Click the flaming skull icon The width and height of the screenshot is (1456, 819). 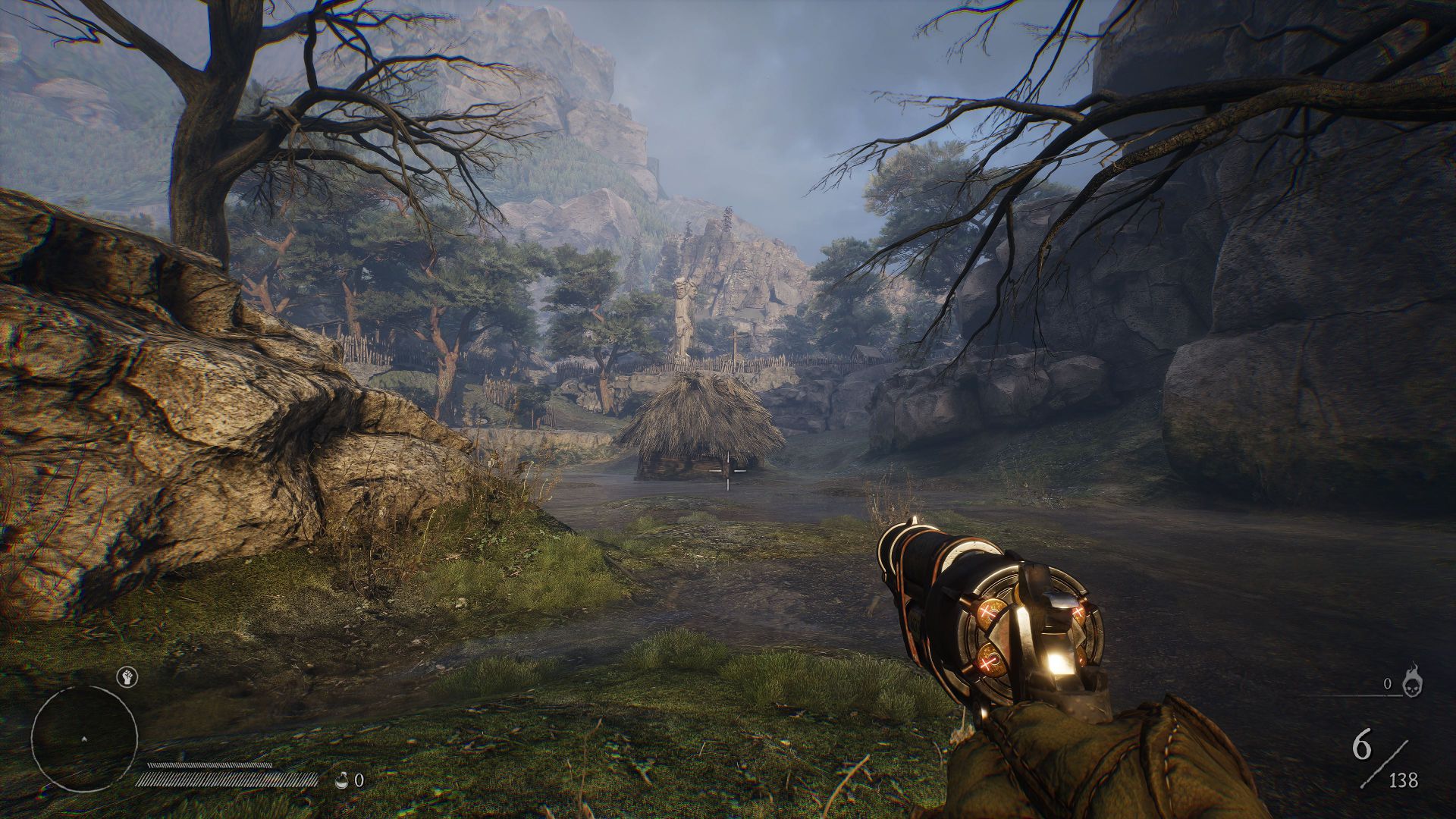click(1413, 681)
